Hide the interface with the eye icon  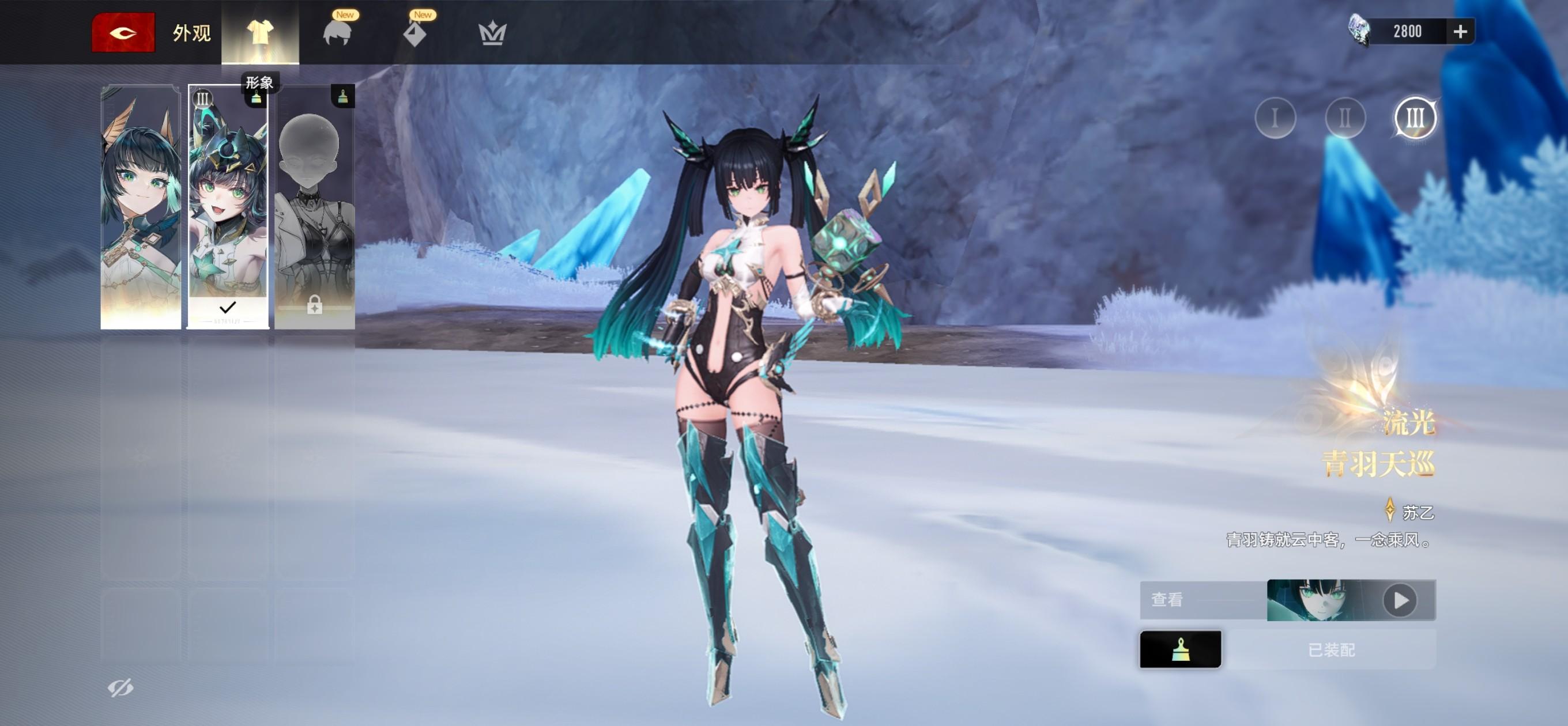(120, 687)
